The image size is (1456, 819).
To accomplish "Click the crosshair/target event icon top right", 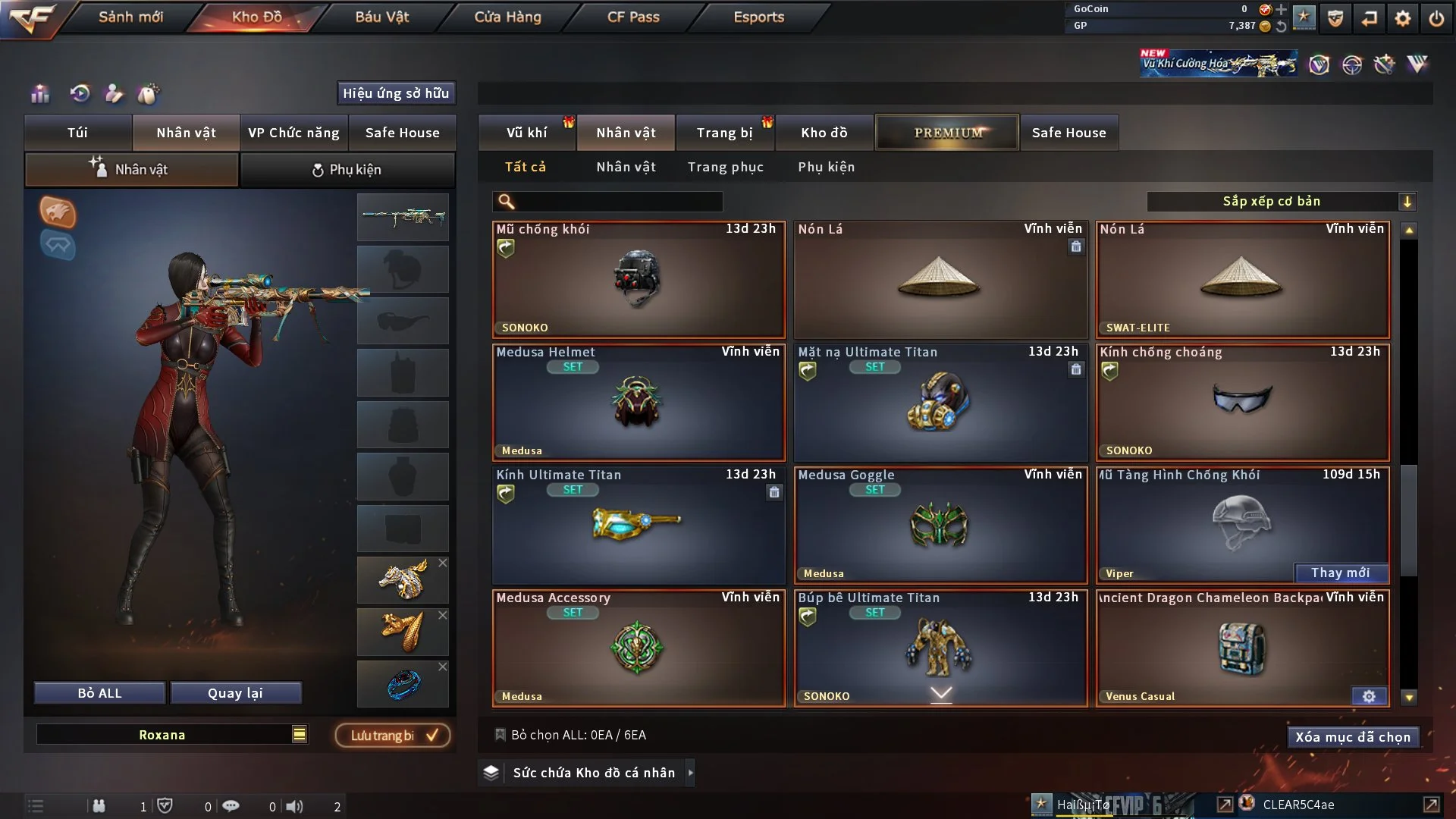I will coord(1354,64).
